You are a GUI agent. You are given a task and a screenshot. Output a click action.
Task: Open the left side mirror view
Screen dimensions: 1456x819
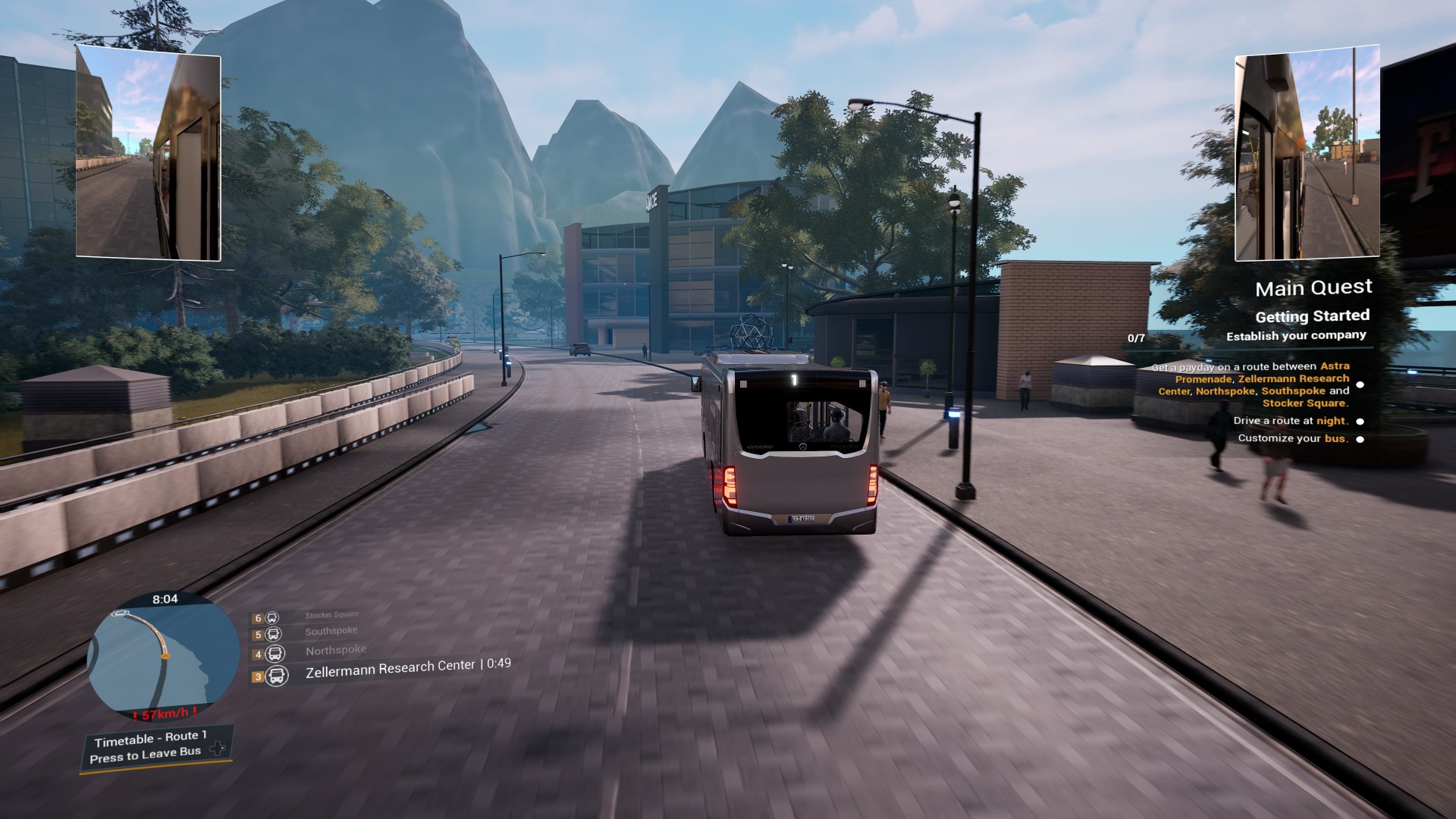click(149, 153)
